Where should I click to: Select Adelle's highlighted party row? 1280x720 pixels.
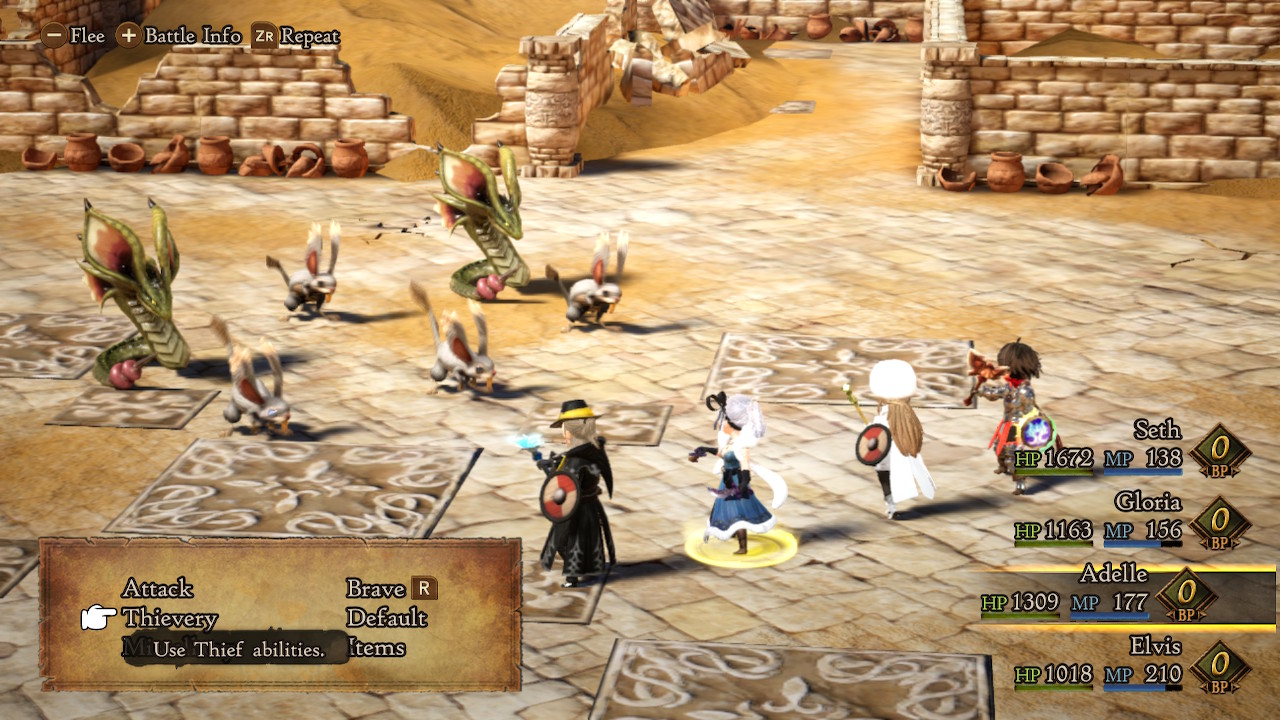click(1120, 590)
